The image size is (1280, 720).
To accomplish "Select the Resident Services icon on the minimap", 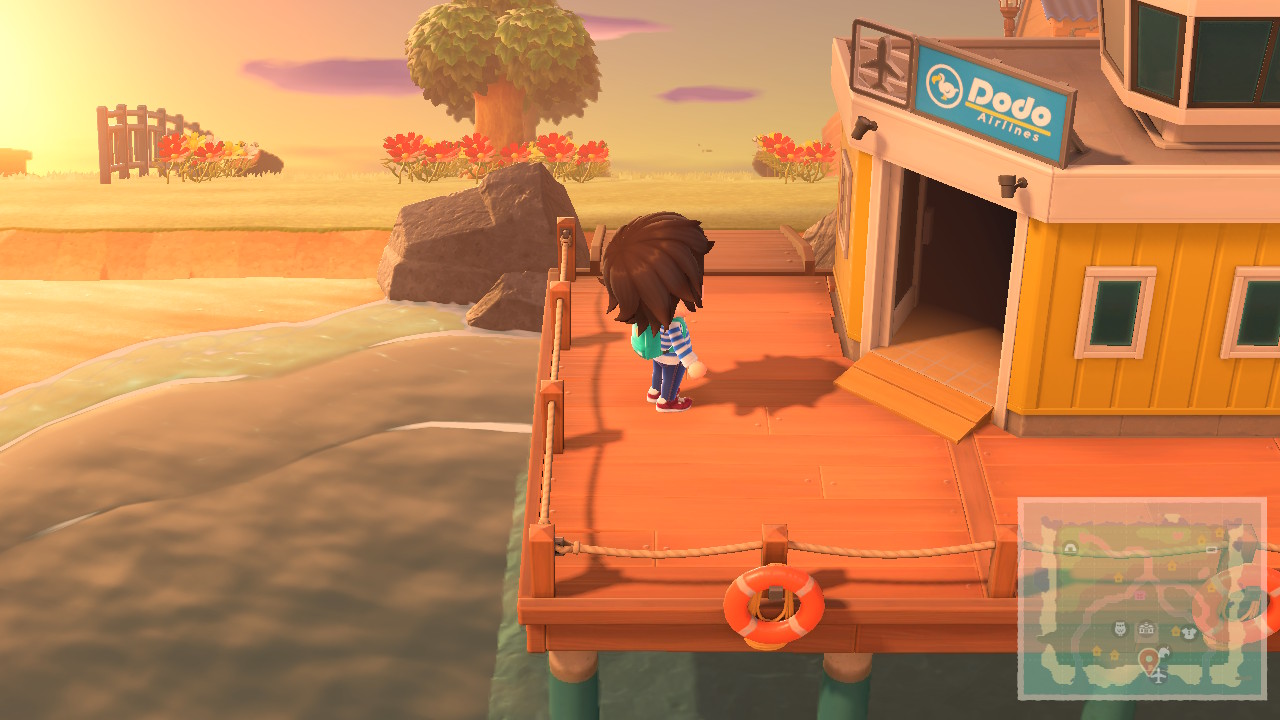I will click(1146, 628).
